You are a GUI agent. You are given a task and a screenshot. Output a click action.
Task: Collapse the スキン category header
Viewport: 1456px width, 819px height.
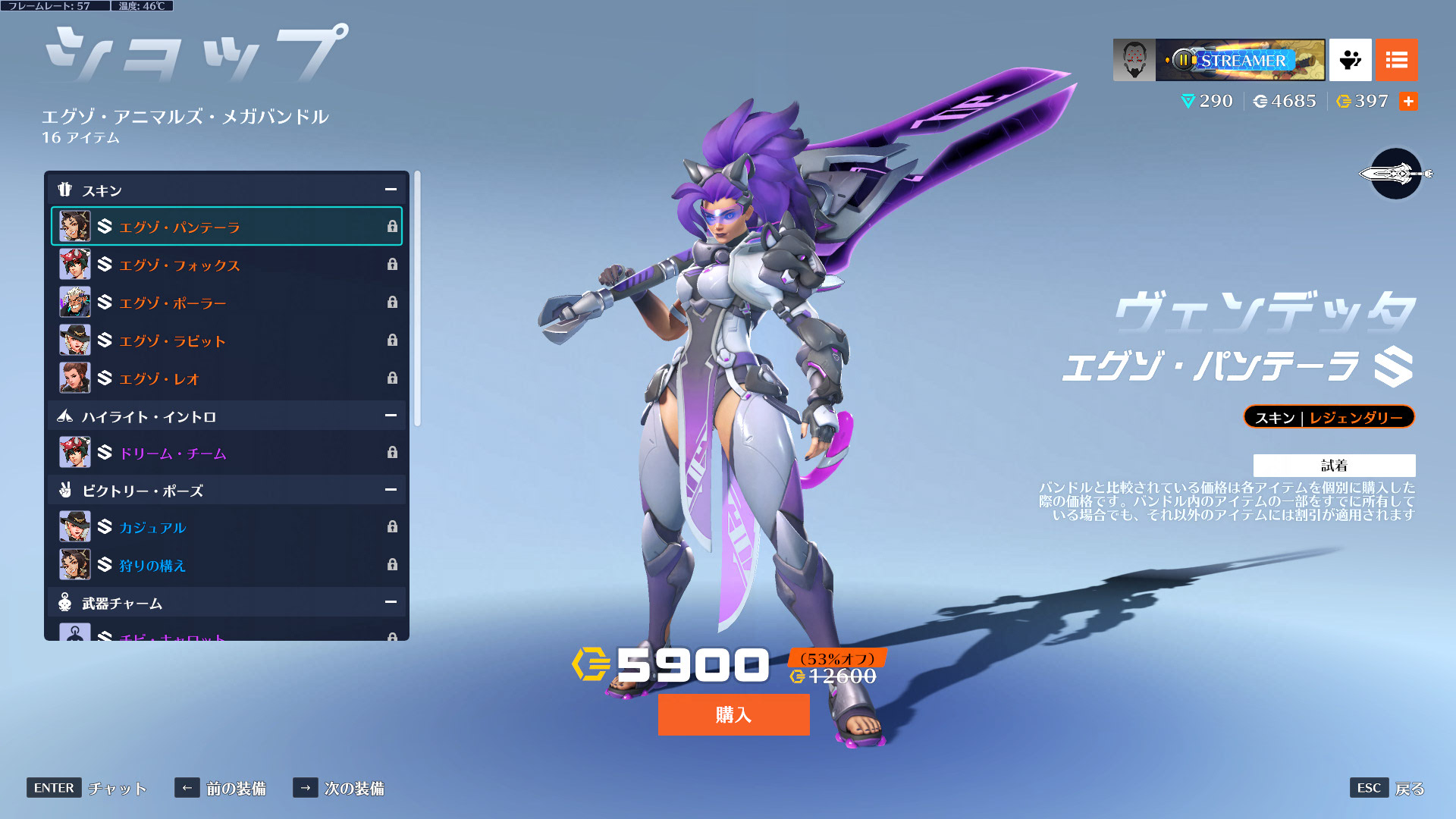(x=391, y=190)
